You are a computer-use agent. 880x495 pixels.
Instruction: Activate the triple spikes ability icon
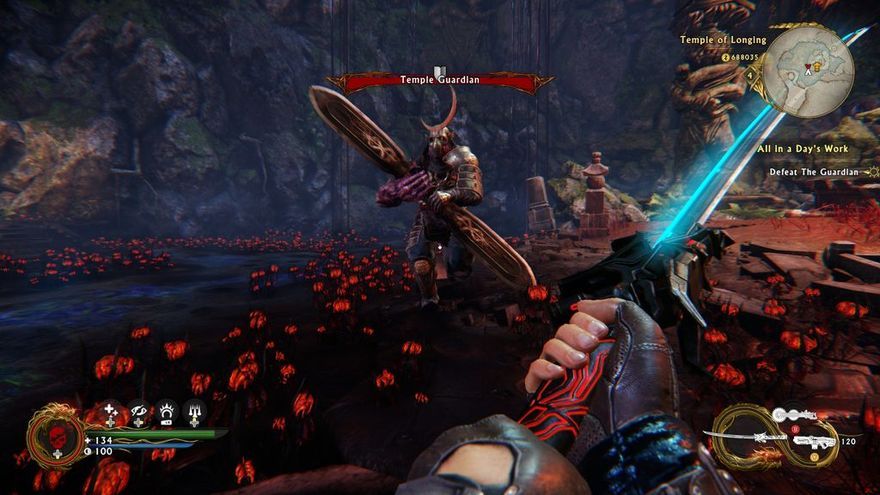(193, 412)
